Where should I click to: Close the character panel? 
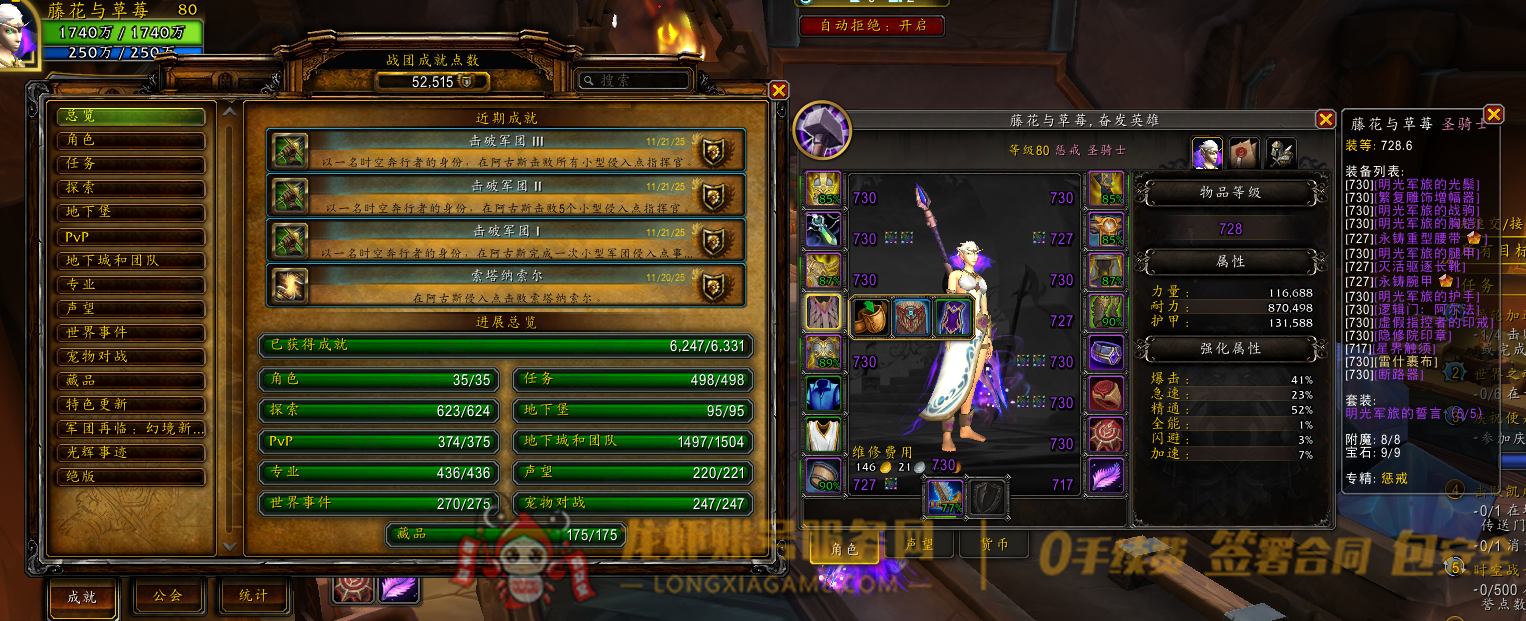point(1325,120)
